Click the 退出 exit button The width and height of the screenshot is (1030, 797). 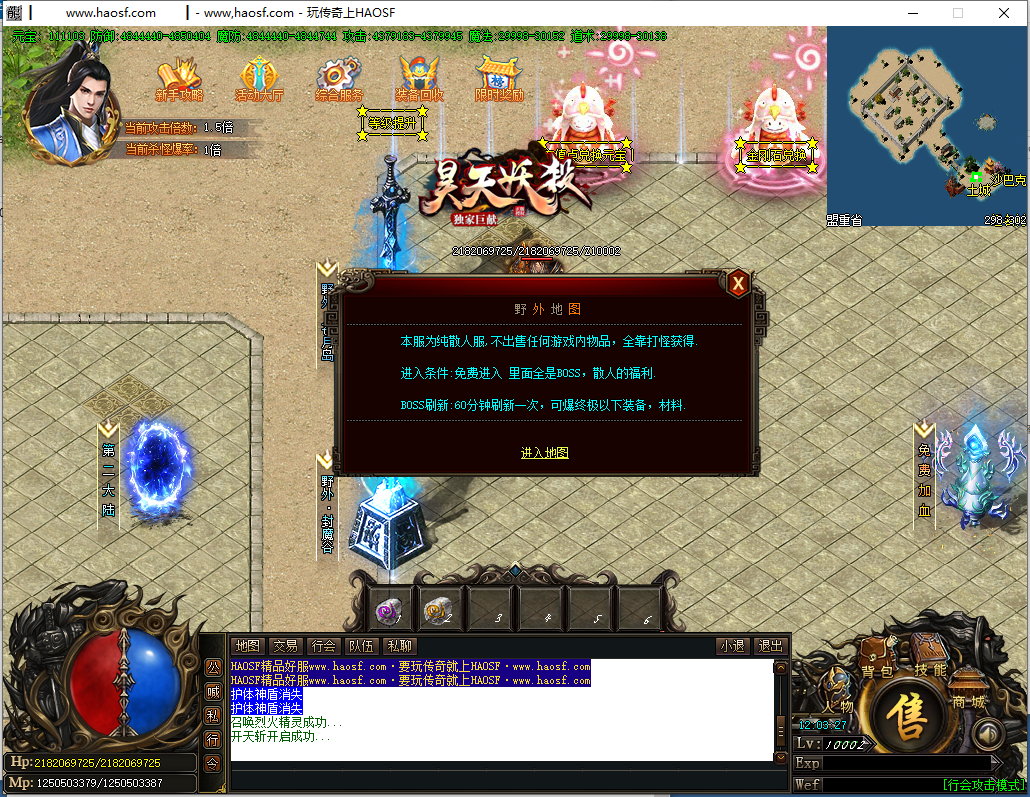point(769,646)
